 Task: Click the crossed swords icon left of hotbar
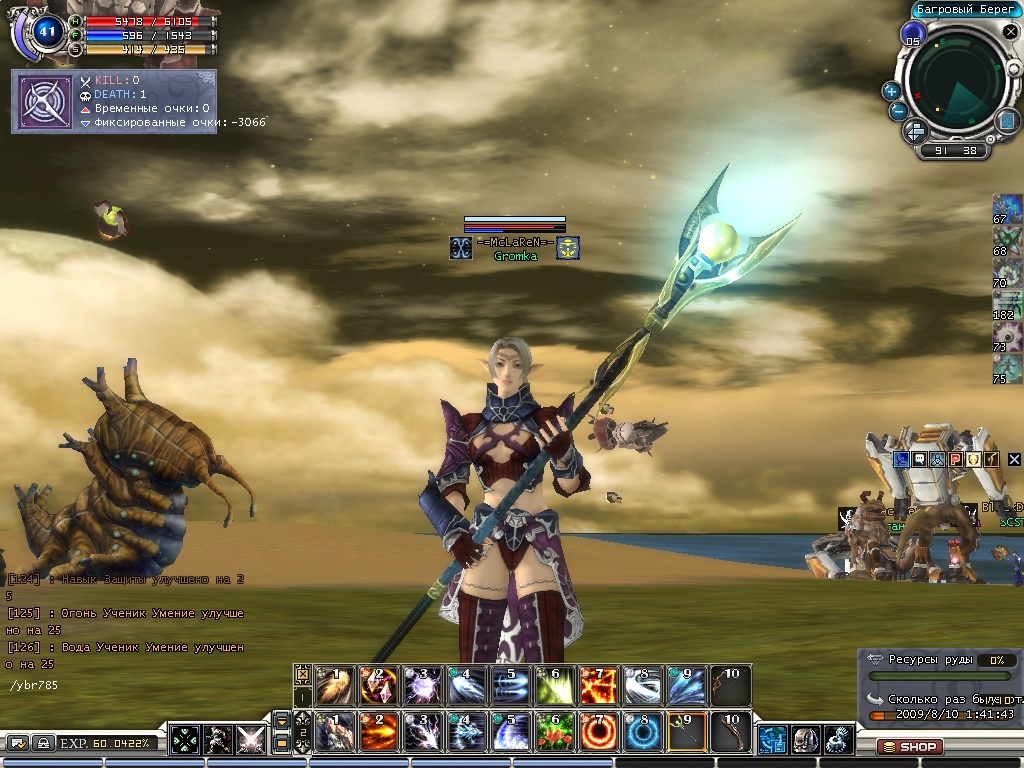coord(250,741)
